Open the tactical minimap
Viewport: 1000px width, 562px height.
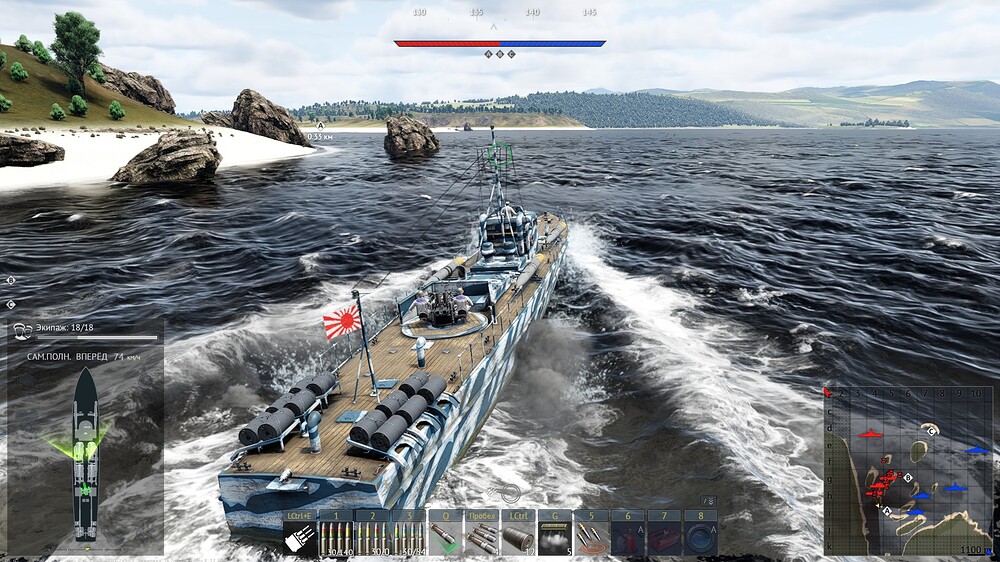(x=908, y=470)
